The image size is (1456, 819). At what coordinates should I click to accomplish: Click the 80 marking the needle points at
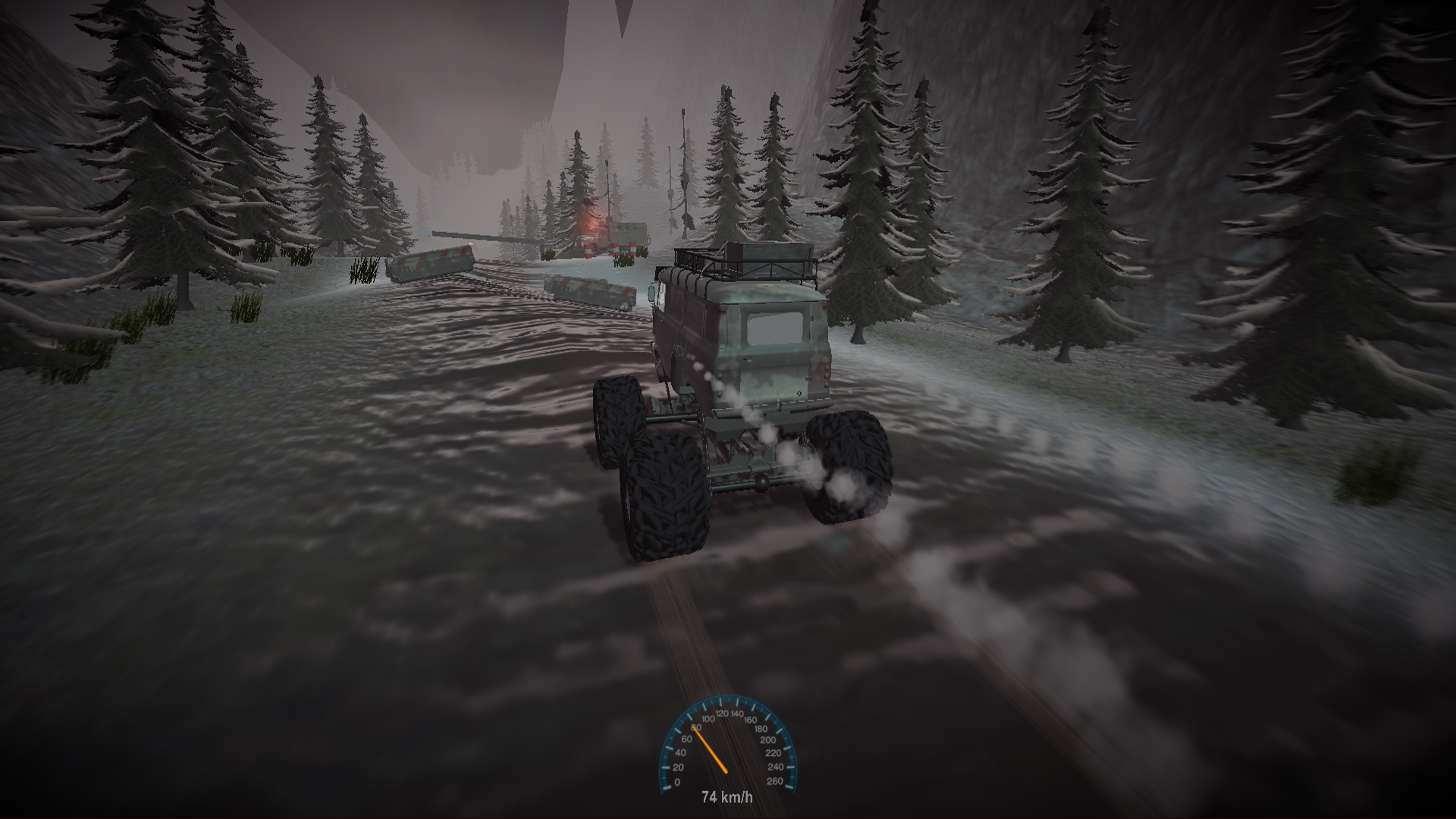[696, 727]
